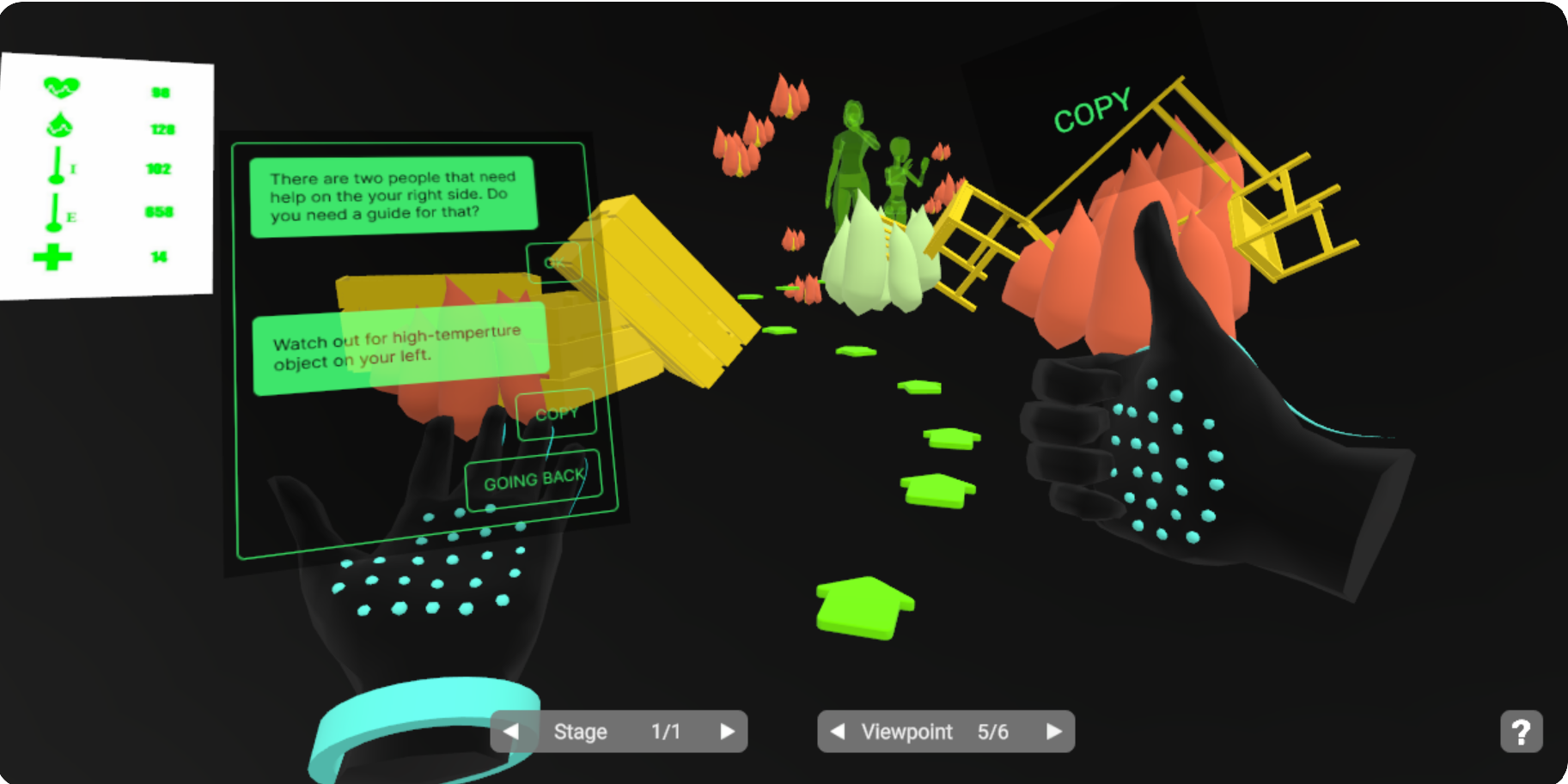The height and width of the screenshot is (784, 1568).
Task: Go to the previous stage
Action: (511, 732)
